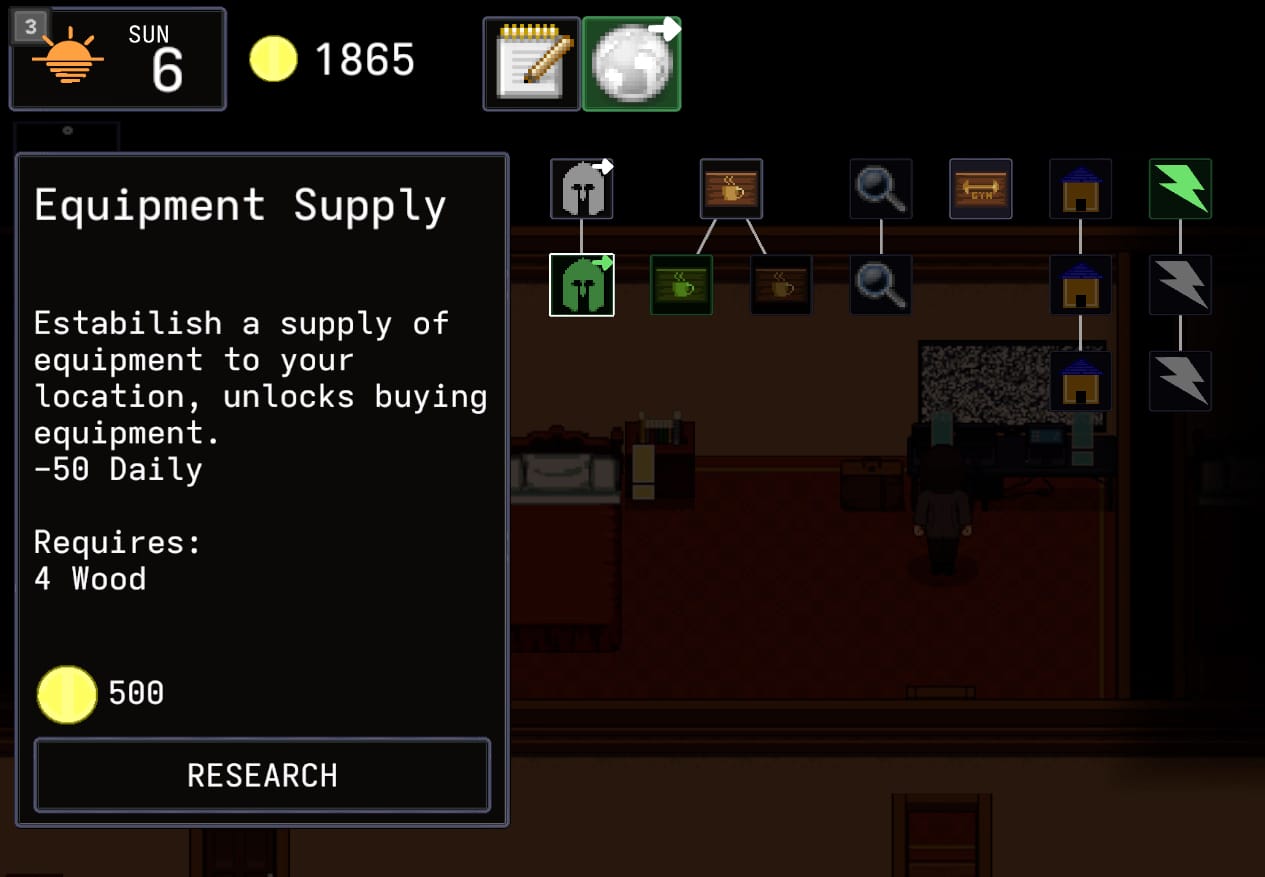Open the notepad with pencil icon

(x=531, y=63)
